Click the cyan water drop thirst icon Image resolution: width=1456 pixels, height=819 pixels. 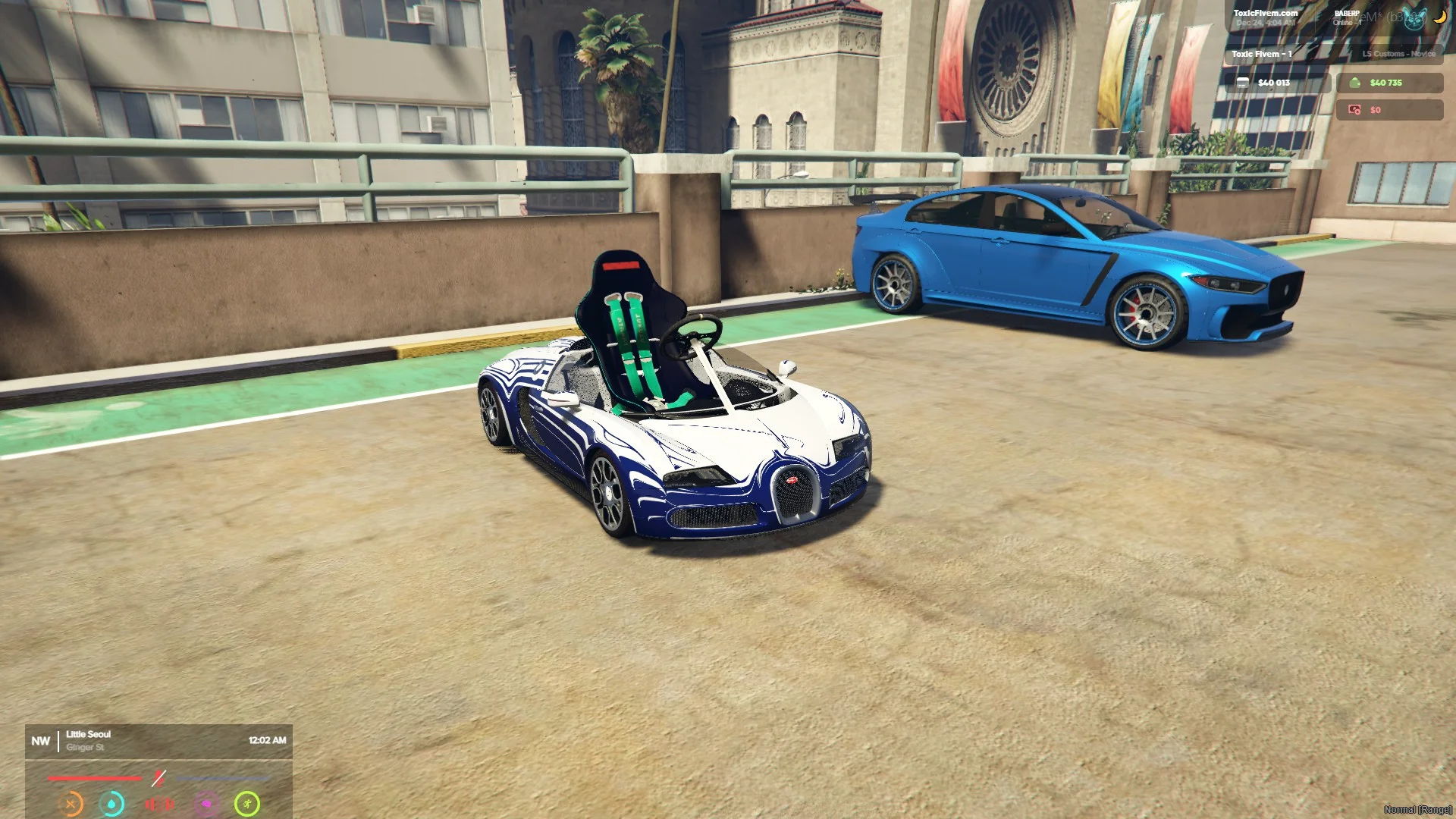[112, 804]
